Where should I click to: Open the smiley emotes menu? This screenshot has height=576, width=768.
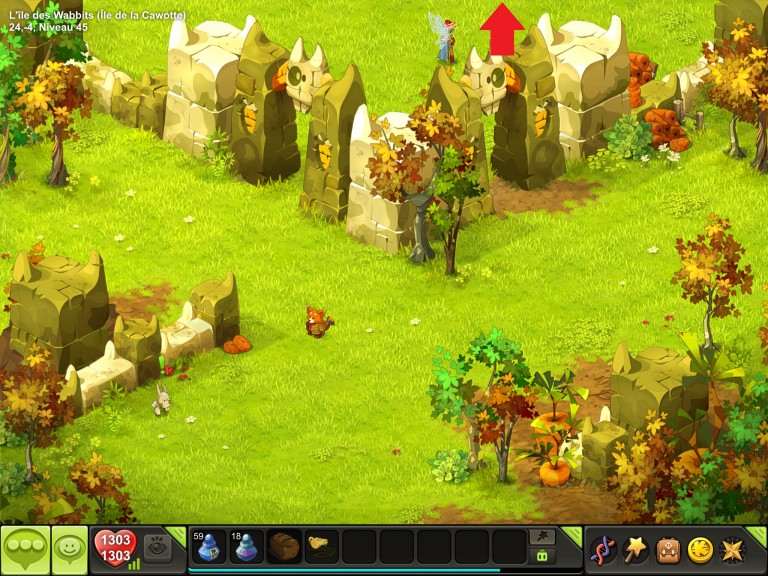point(69,549)
